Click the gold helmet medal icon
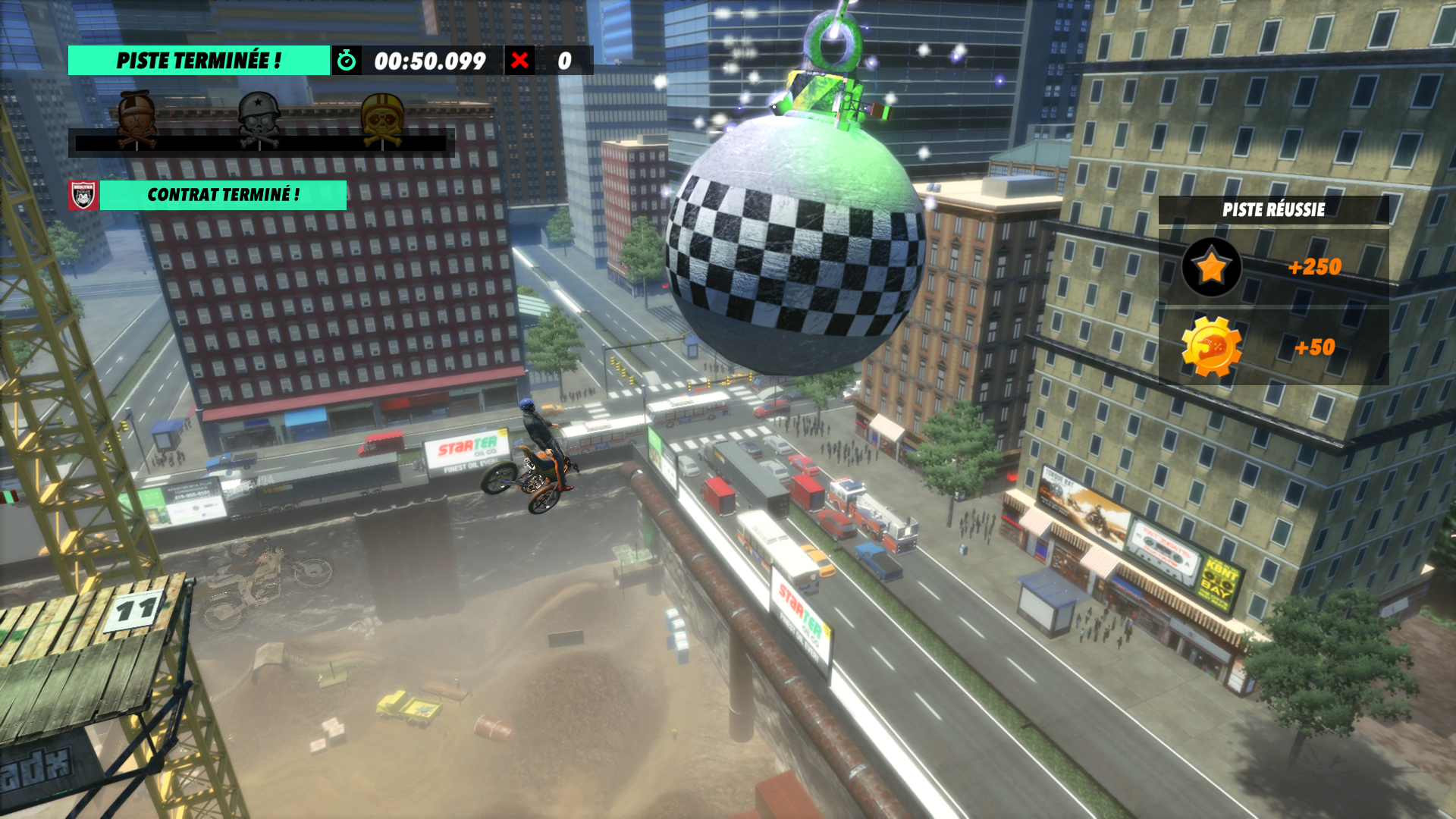Viewport: 1456px width, 819px height. (382, 119)
